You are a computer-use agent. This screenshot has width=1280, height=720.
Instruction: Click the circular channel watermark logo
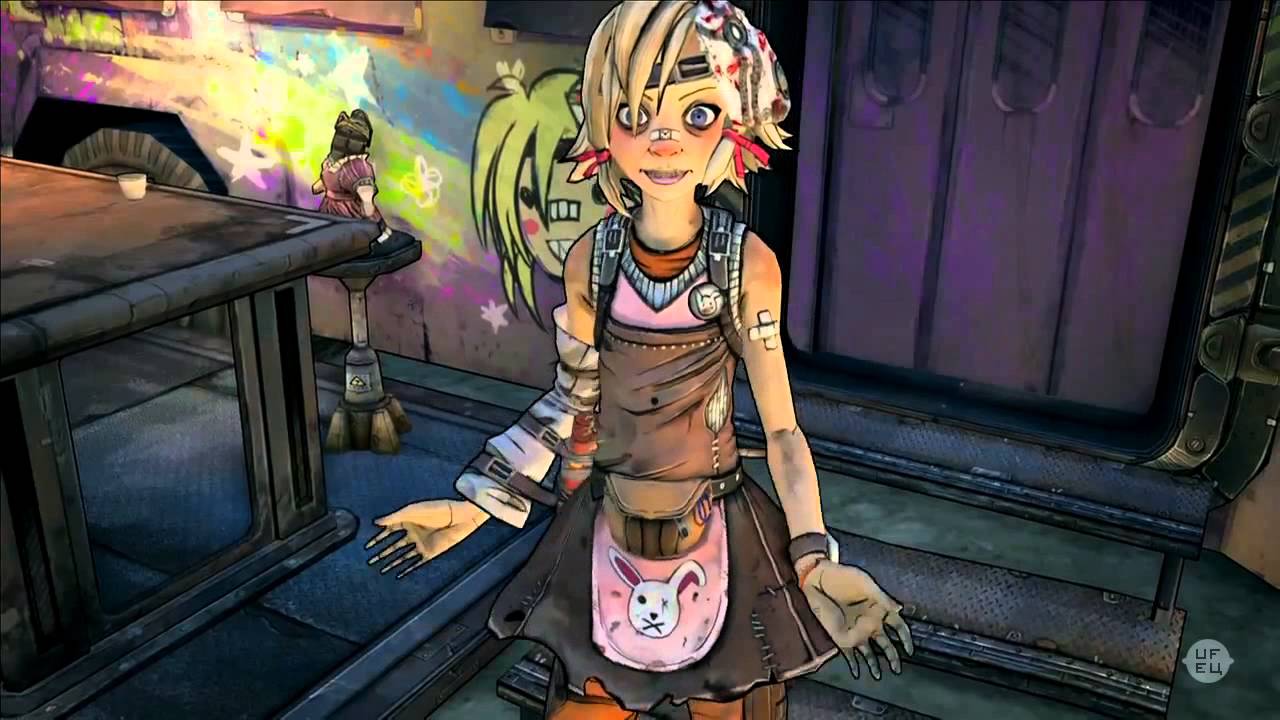[1207, 661]
